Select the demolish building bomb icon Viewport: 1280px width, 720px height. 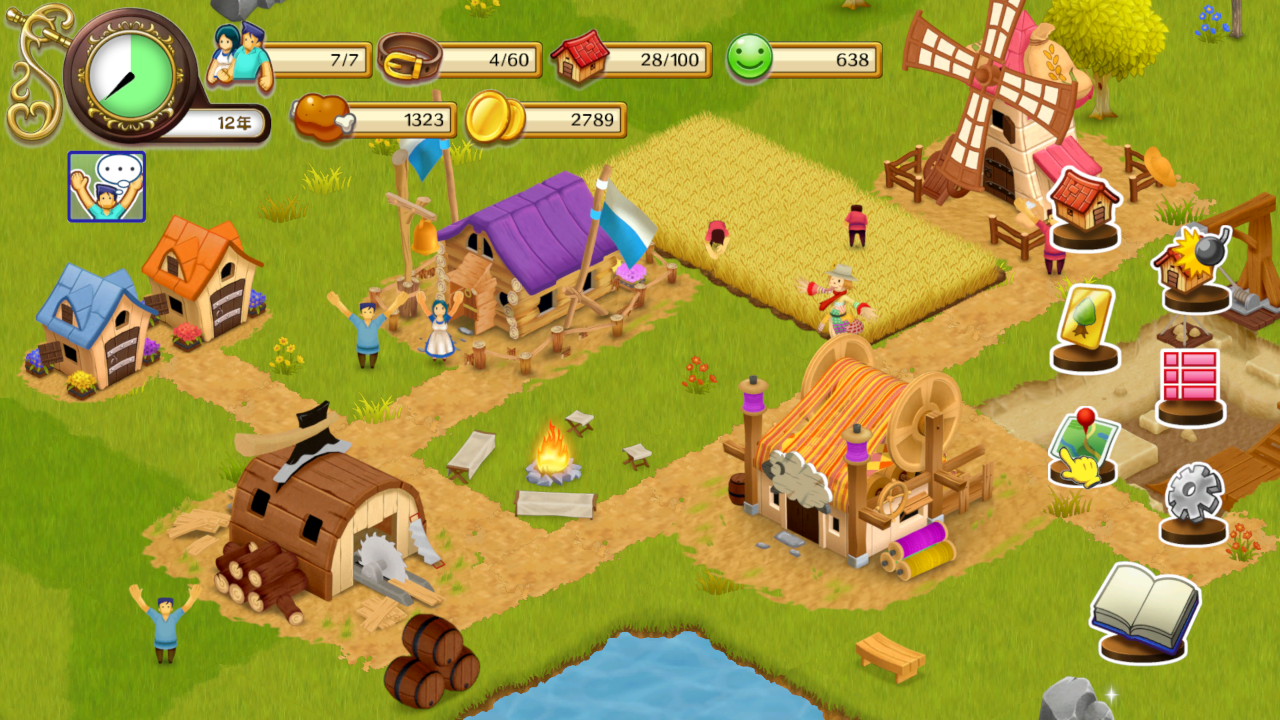[x=1194, y=267]
